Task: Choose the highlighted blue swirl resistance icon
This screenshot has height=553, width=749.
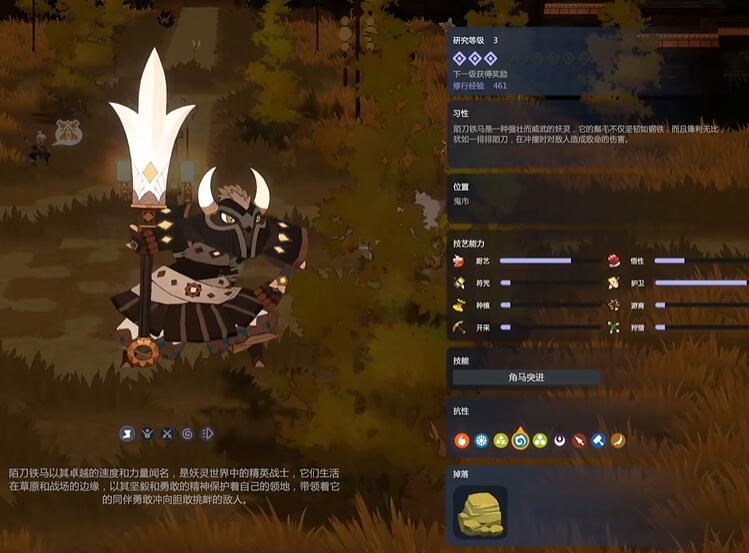Action: pos(520,440)
